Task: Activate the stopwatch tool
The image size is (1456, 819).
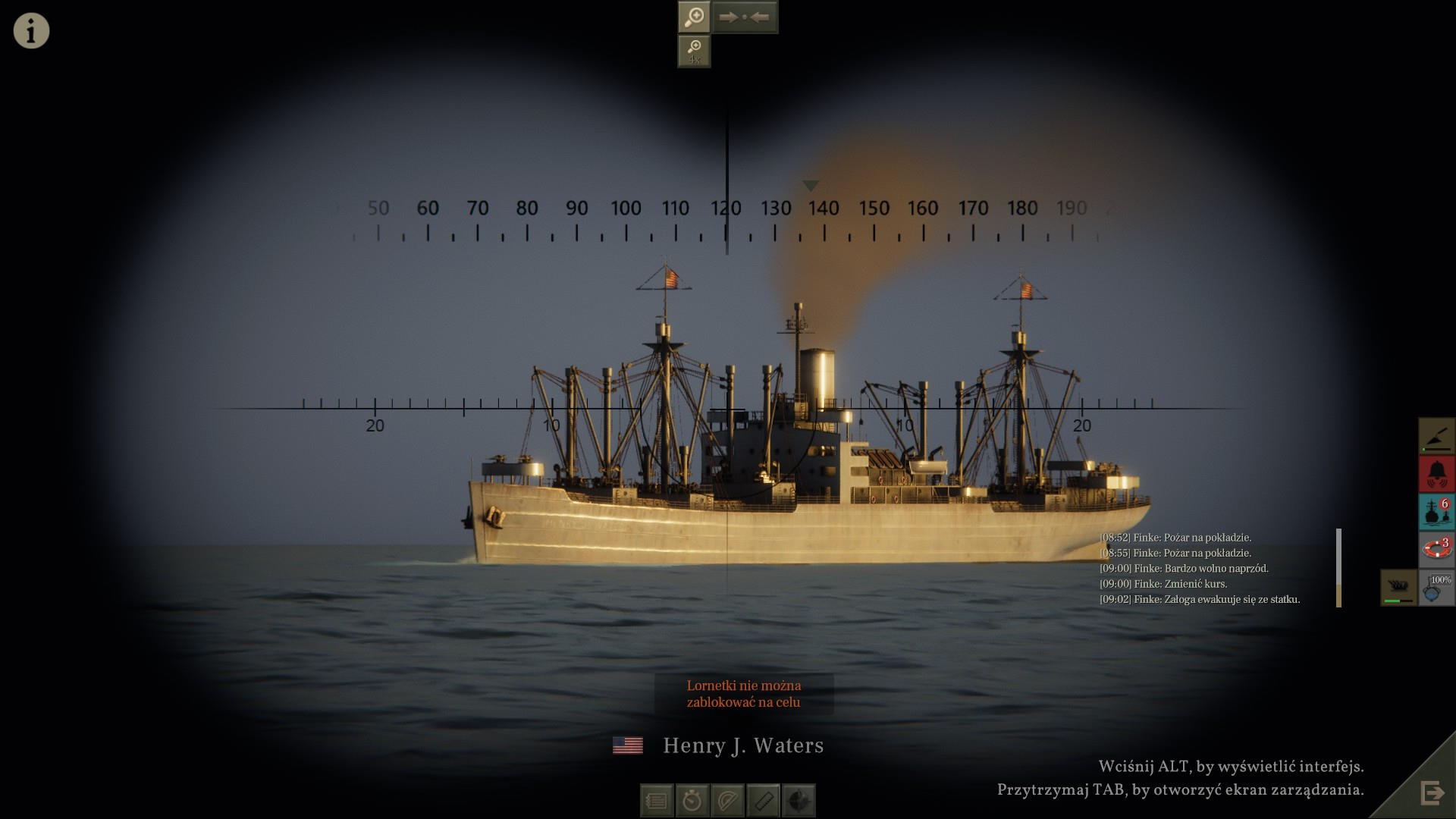Action: 692,801
